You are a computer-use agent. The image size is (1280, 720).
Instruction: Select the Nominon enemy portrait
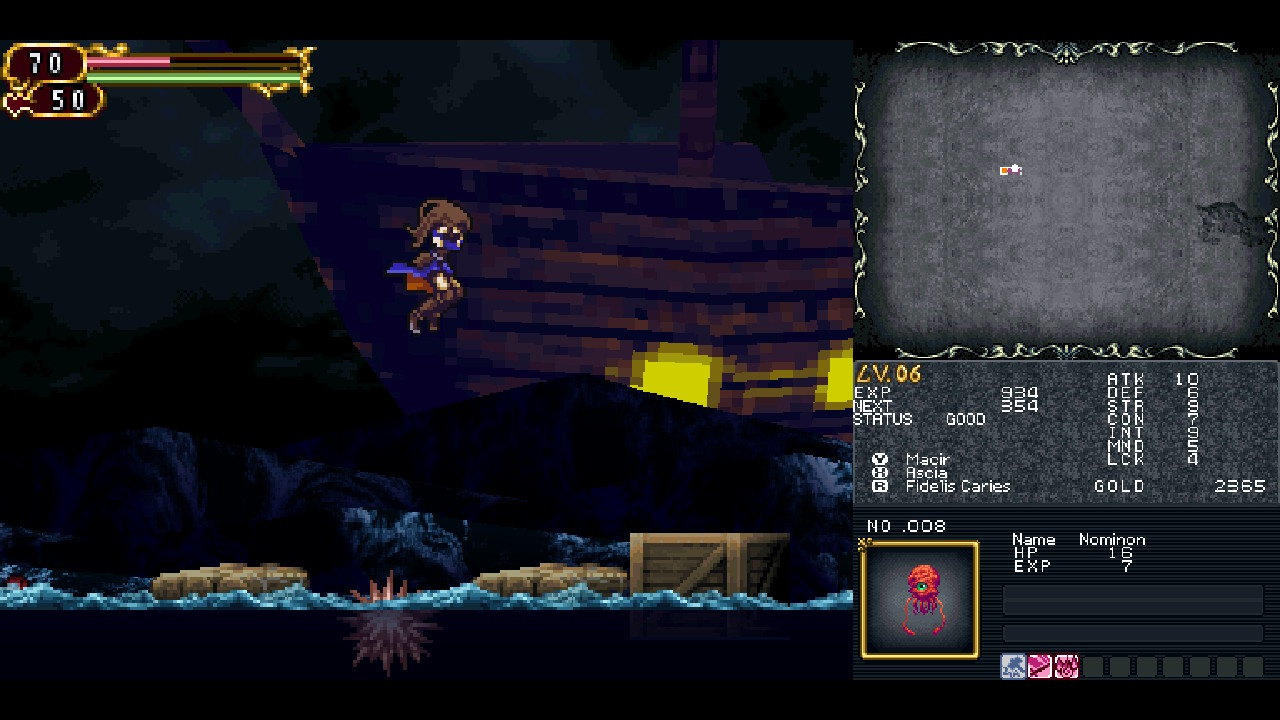pos(919,600)
